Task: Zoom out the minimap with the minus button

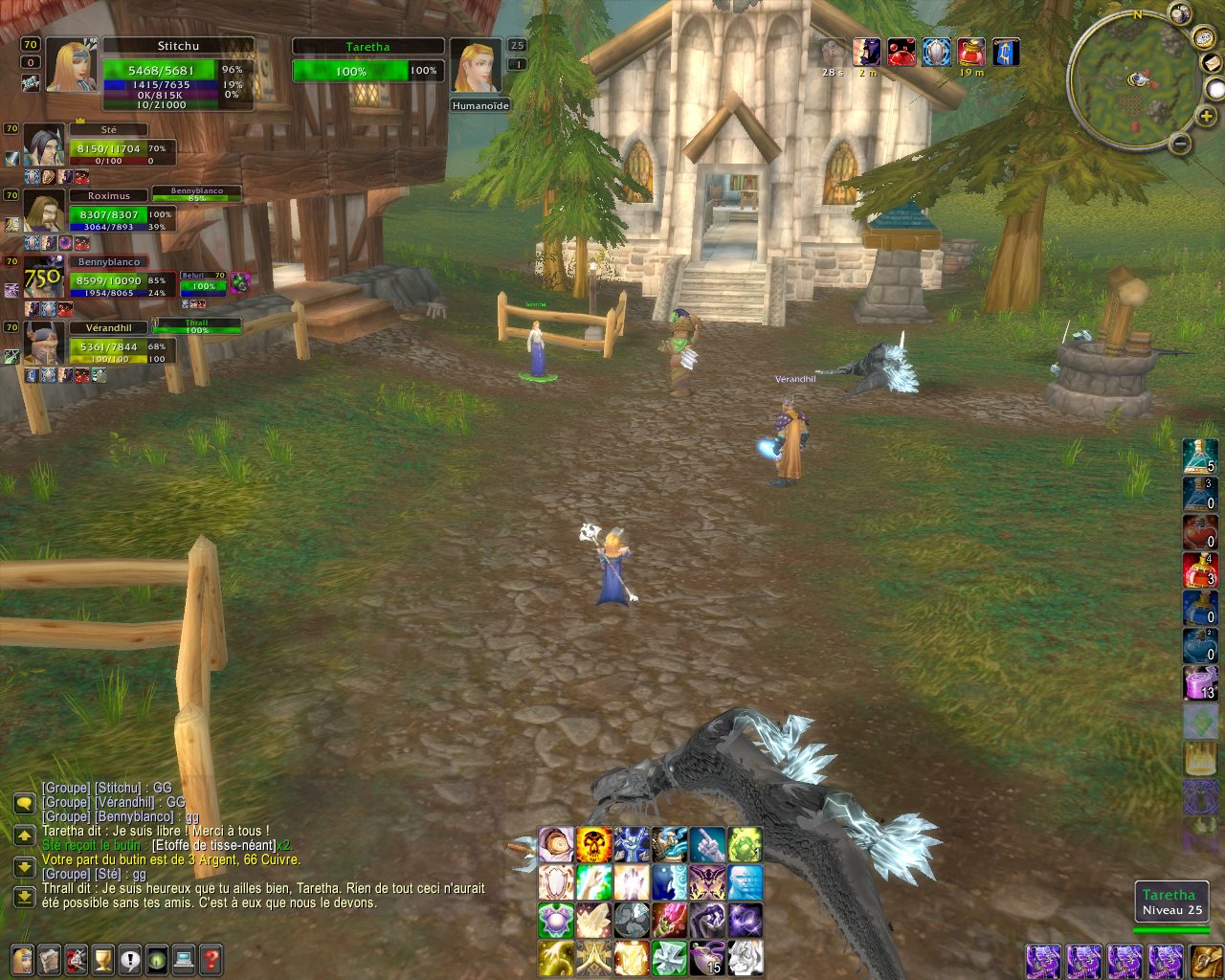Action: 1180,145
